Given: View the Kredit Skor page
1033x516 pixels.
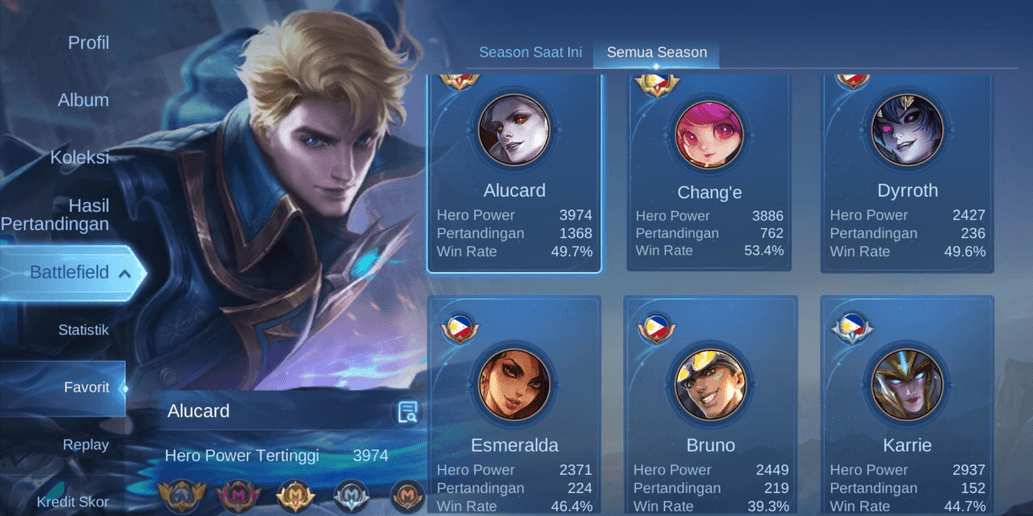Looking at the screenshot, I should [73, 501].
